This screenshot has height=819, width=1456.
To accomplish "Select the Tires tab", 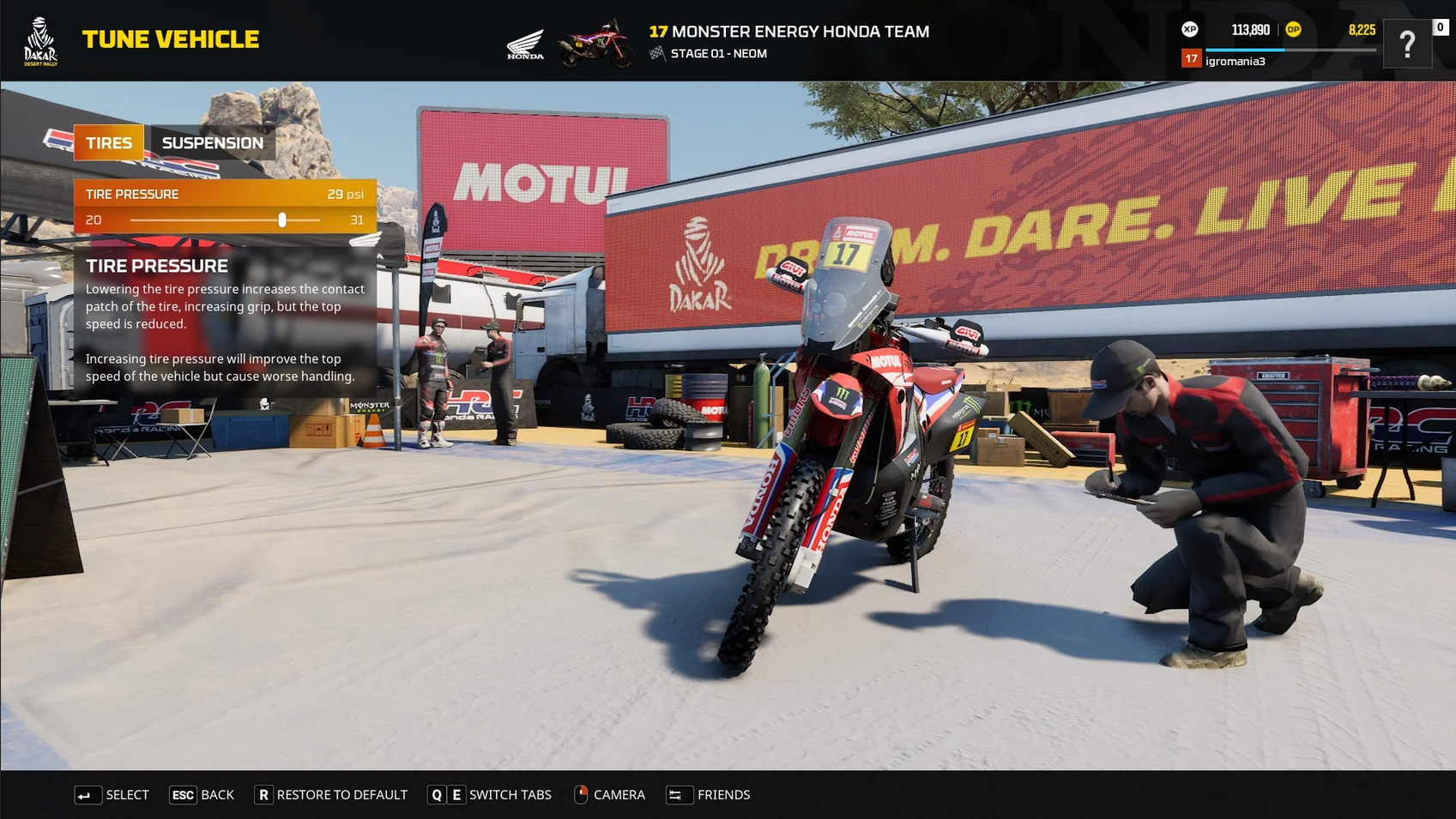I will [x=109, y=143].
